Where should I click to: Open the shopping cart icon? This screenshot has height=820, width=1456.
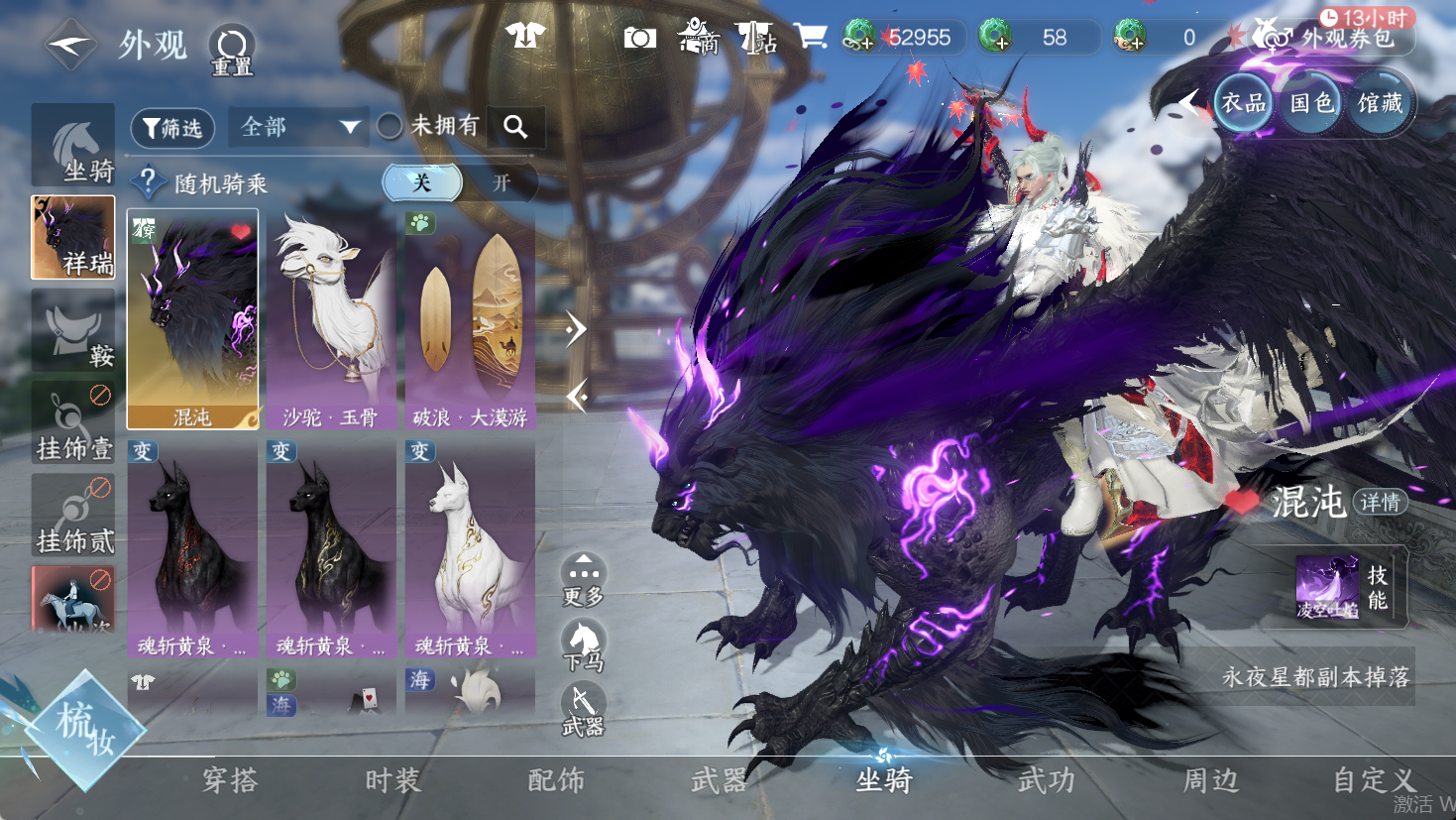(x=810, y=37)
